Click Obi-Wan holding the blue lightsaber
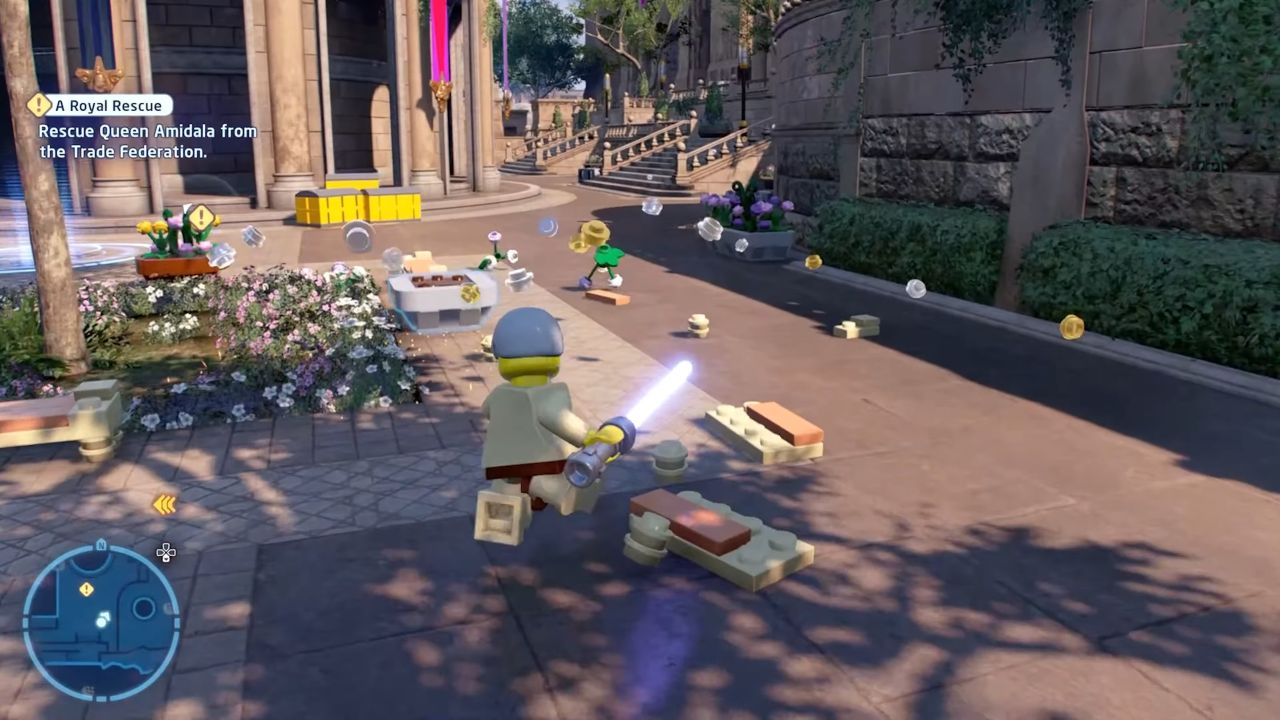 coord(530,420)
